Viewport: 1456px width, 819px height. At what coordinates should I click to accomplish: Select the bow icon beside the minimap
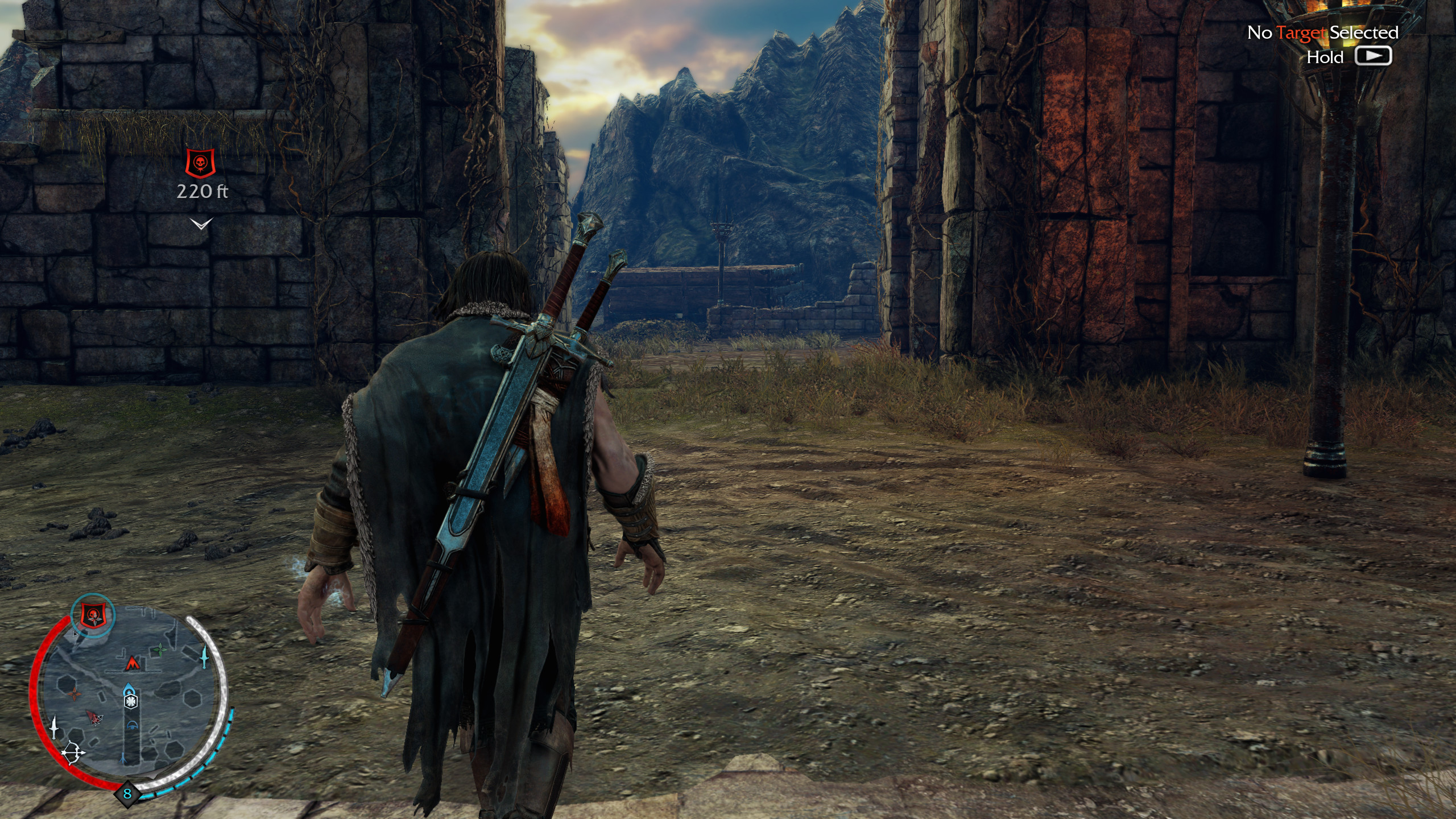coord(74,754)
